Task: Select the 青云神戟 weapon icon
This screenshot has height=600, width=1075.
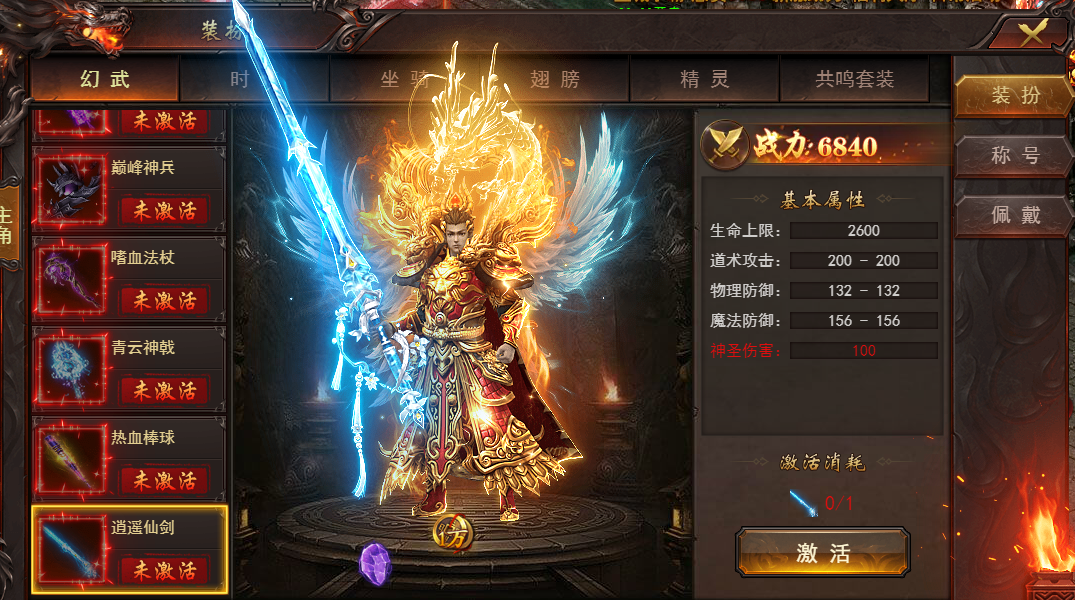Action: click(x=72, y=367)
